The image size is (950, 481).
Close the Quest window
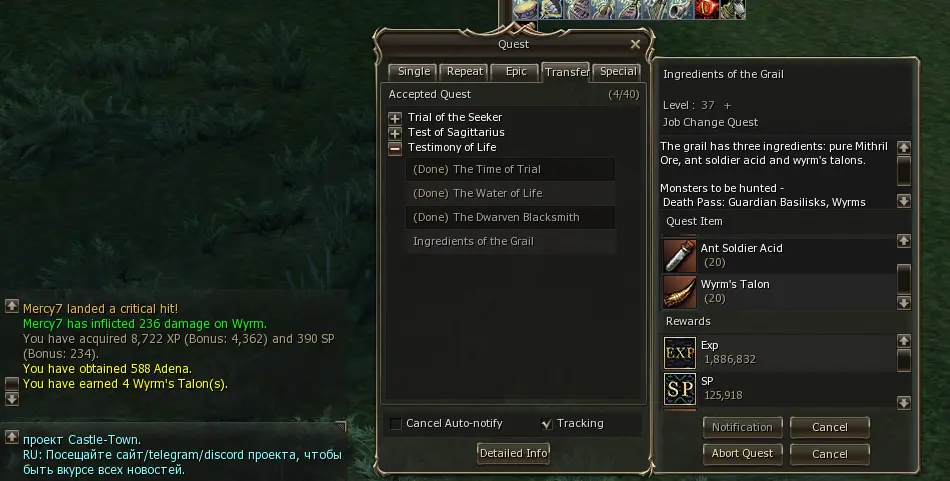coord(635,44)
